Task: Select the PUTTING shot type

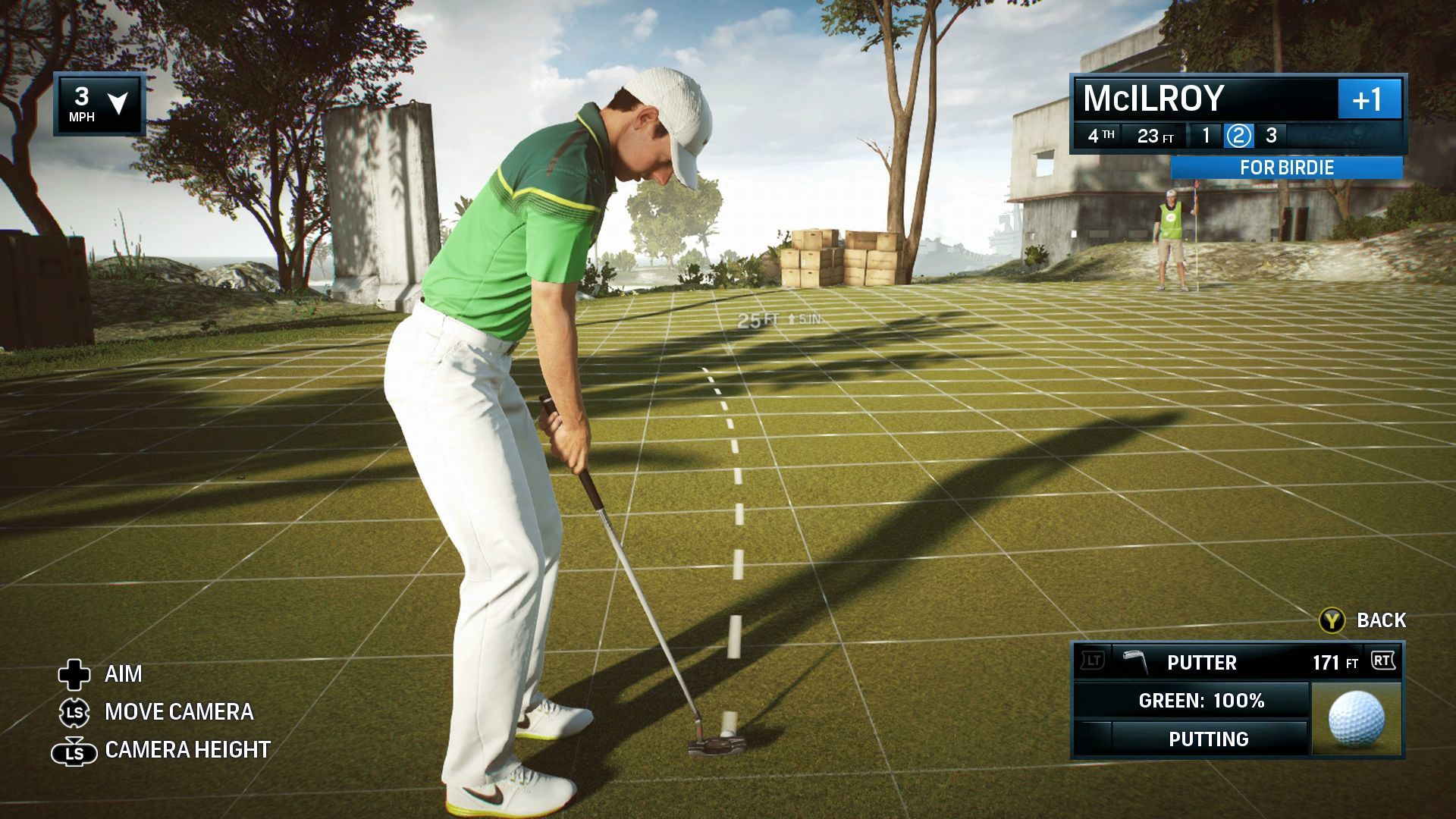Action: point(1208,739)
